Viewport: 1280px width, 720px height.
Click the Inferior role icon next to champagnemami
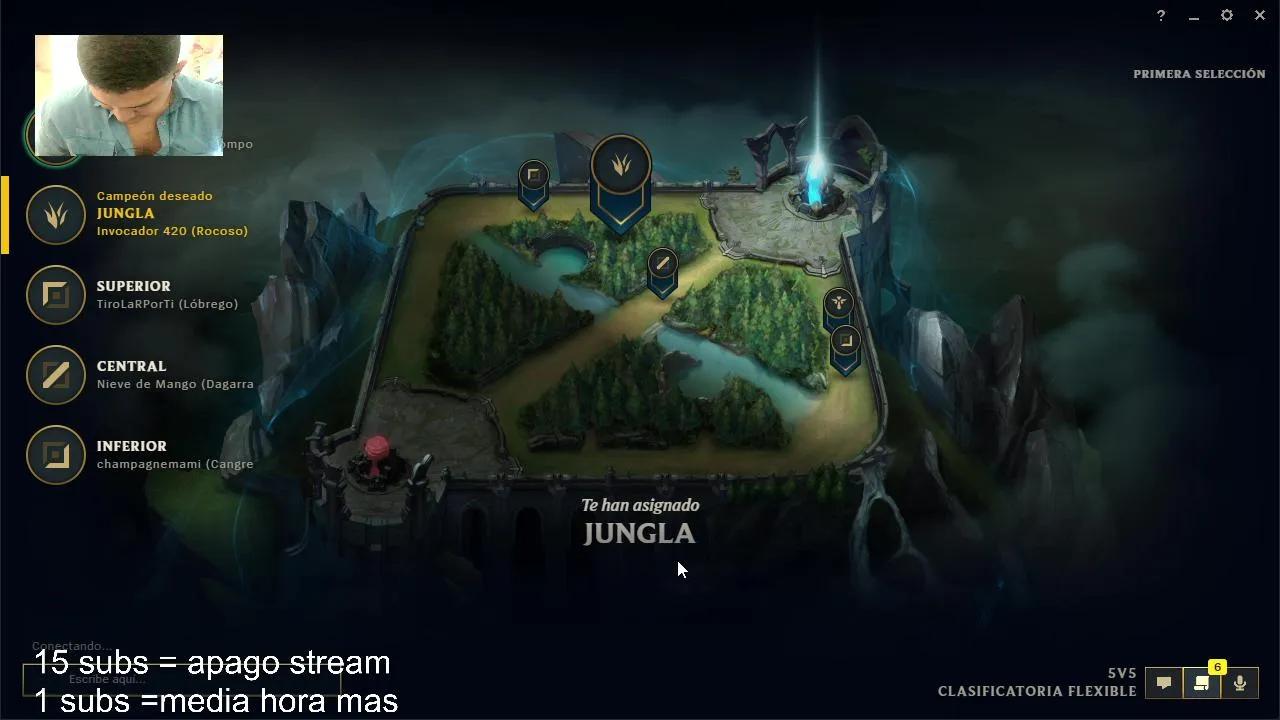pyautogui.click(x=55, y=455)
